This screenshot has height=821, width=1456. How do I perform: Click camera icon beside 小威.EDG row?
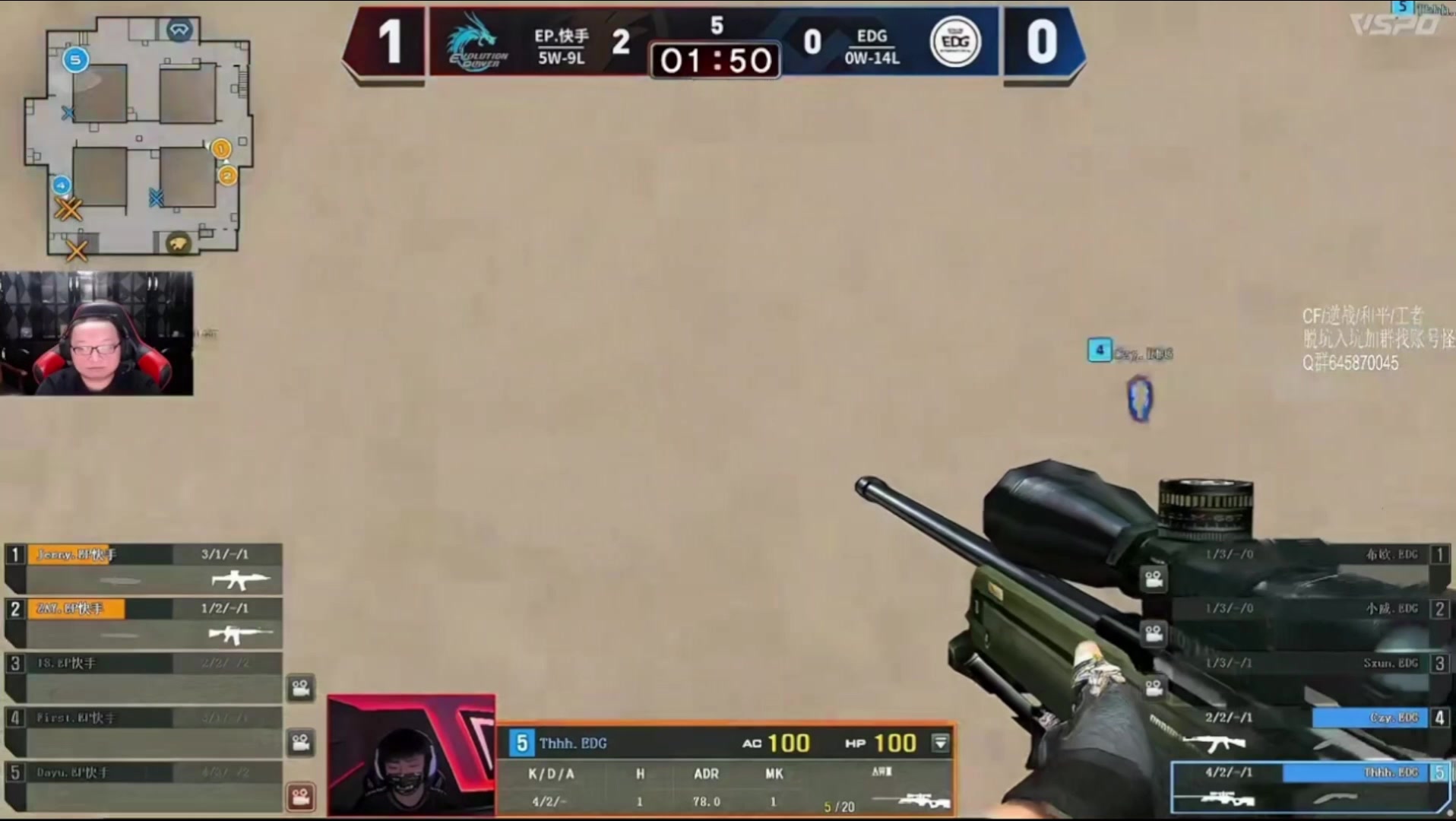(x=1154, y=633)
